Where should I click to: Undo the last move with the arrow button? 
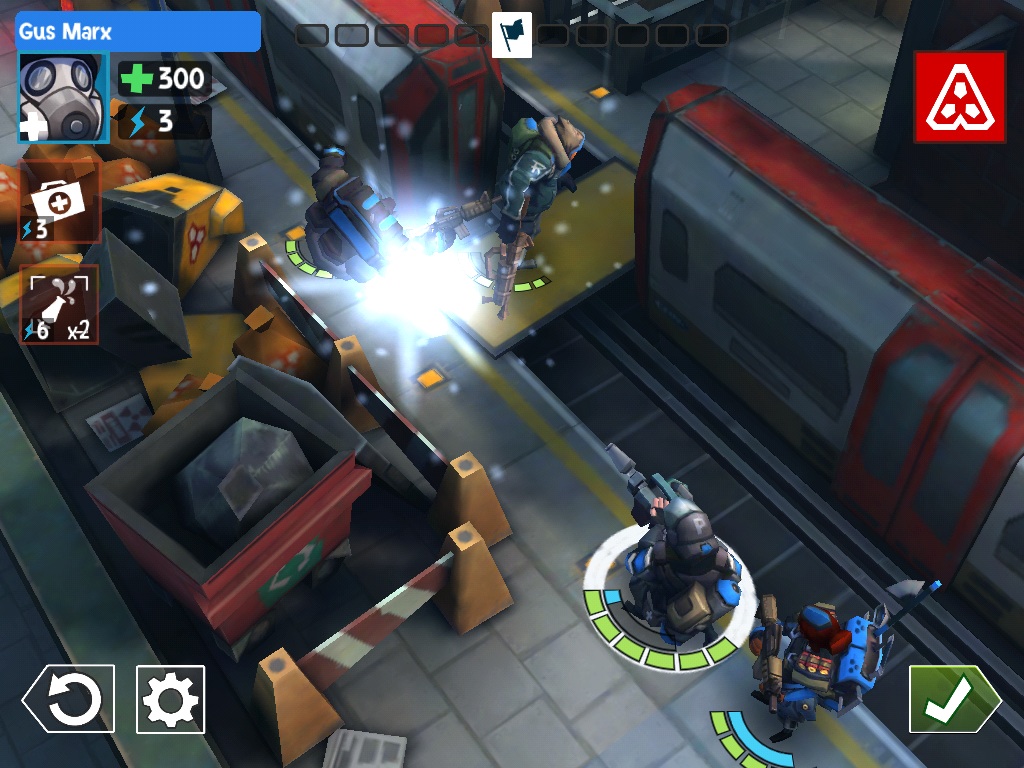click(69, 699)
